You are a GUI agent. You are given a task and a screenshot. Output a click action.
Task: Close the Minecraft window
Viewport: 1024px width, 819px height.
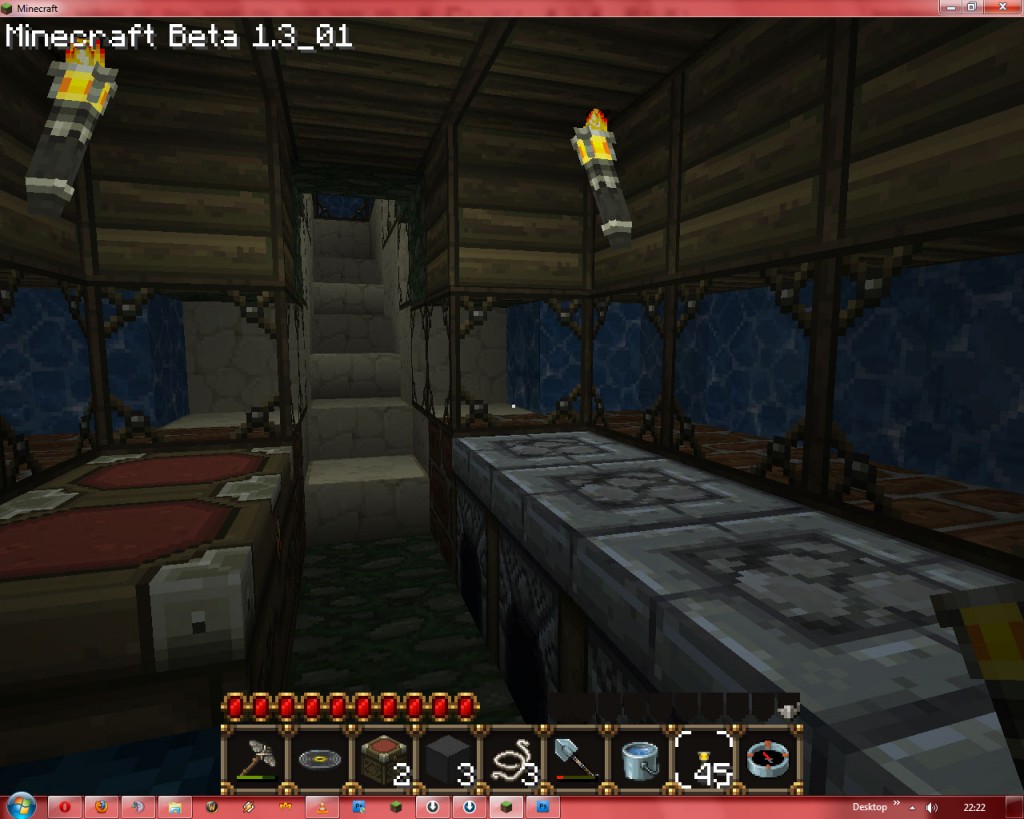point(1001,7)
